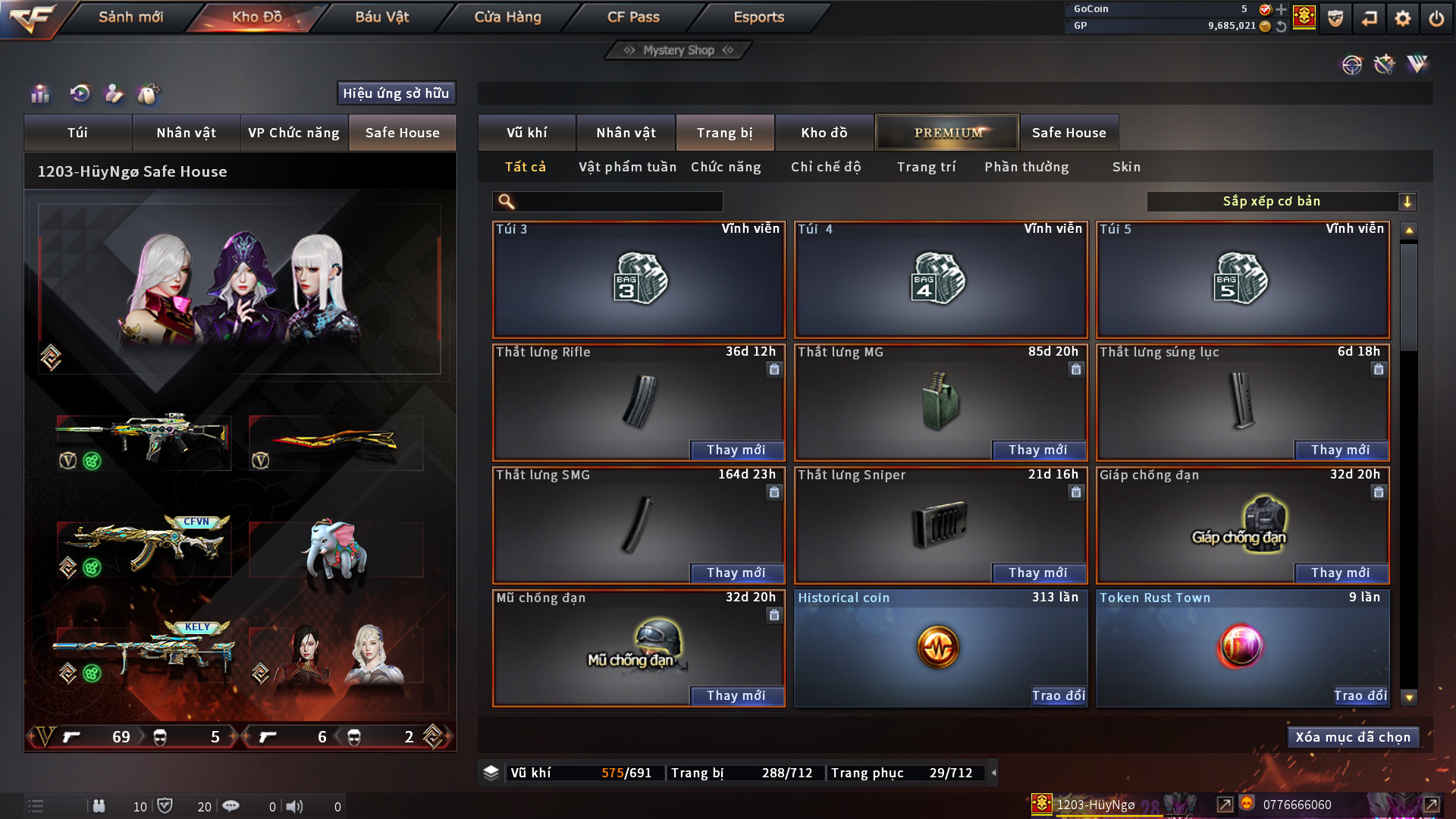This screenshot has width=1456, height=819.
Task: Click Xóa mục đã chọn button
Action: (1353, 737)
